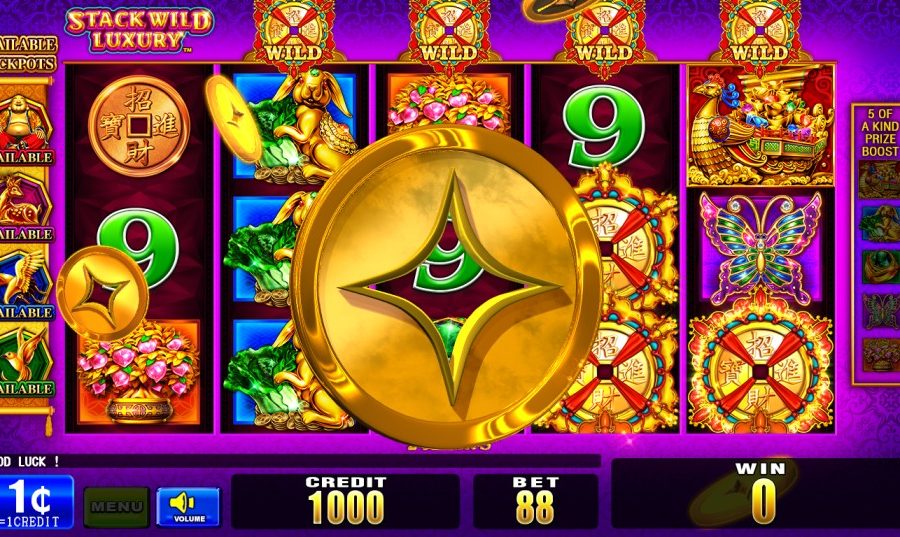Open the green MENU button
The height and width of the screenshot is (537, 900).
click(x=116, y=506)
